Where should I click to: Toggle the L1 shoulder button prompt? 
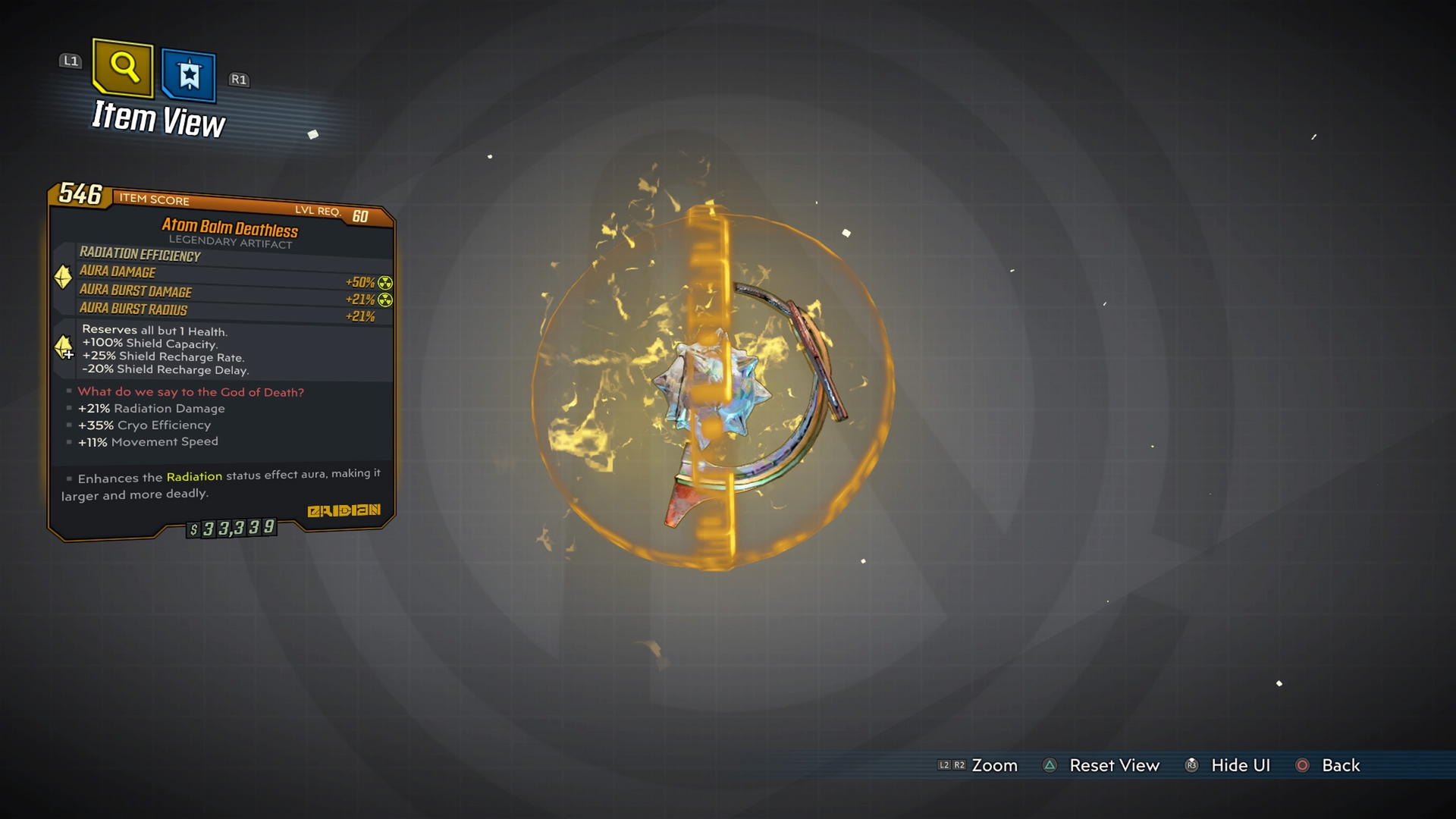(x=71, y=61)
